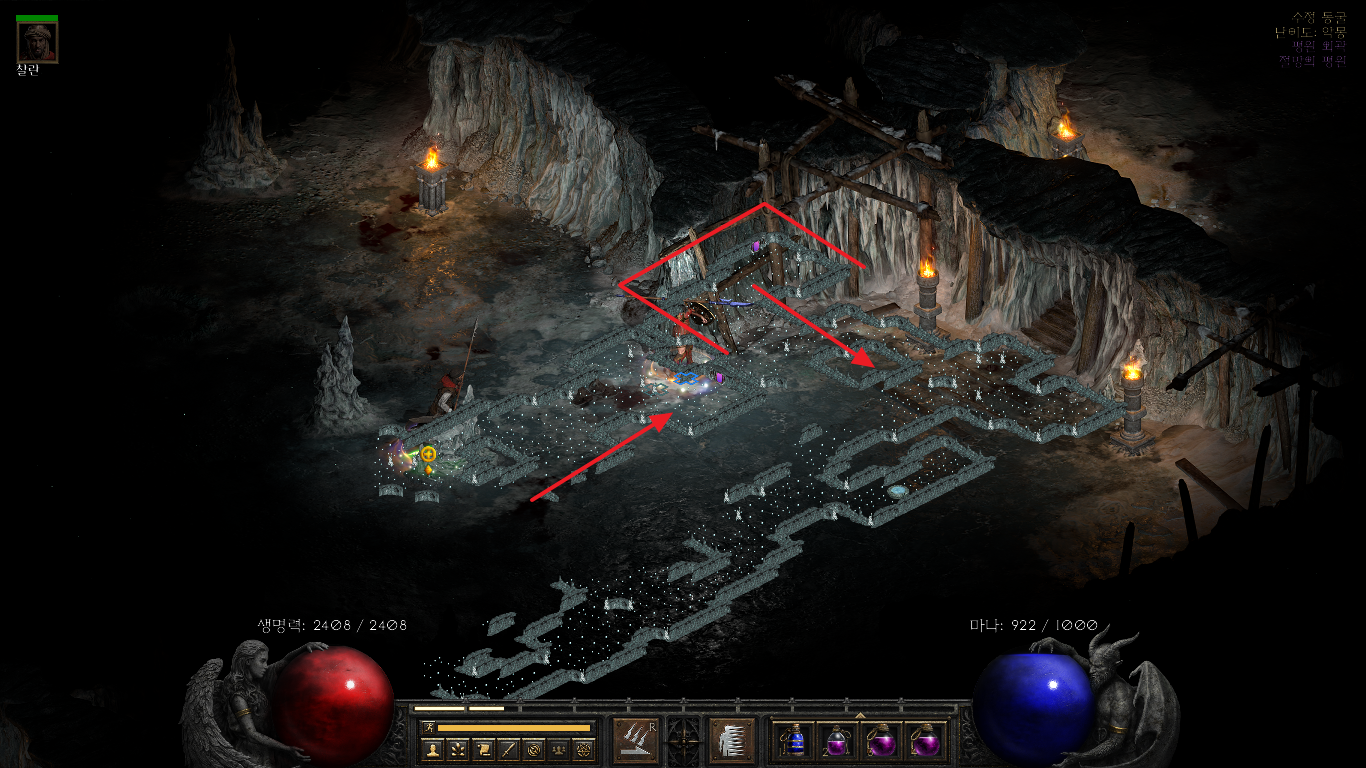Image resolution: width=1366 pixels, height=768 pixels.
Task: Expand the belt with the small arrow
Action: pyautogui.click(x=860, y=714)
